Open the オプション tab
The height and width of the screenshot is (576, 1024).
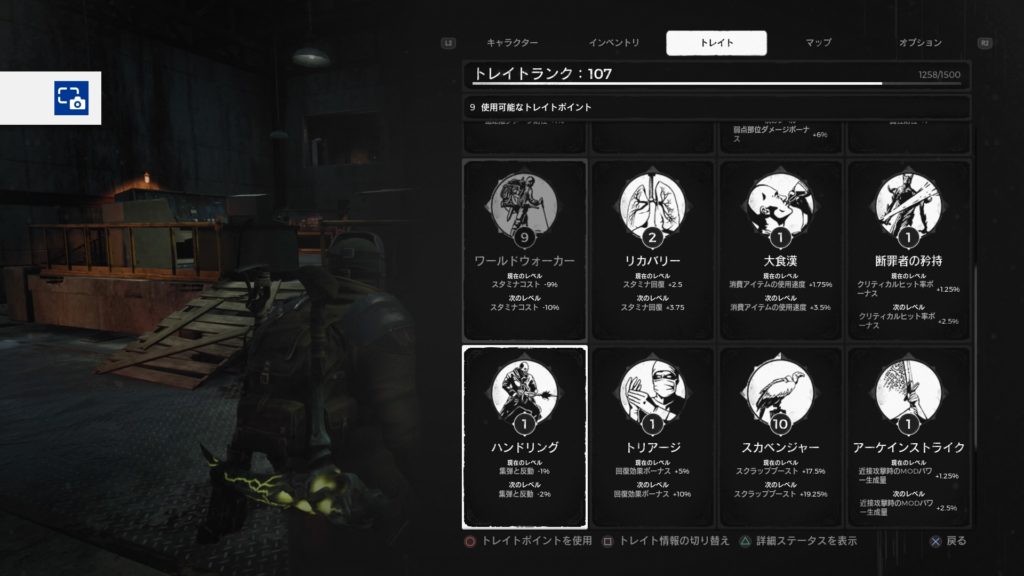[x=920, y=43]
